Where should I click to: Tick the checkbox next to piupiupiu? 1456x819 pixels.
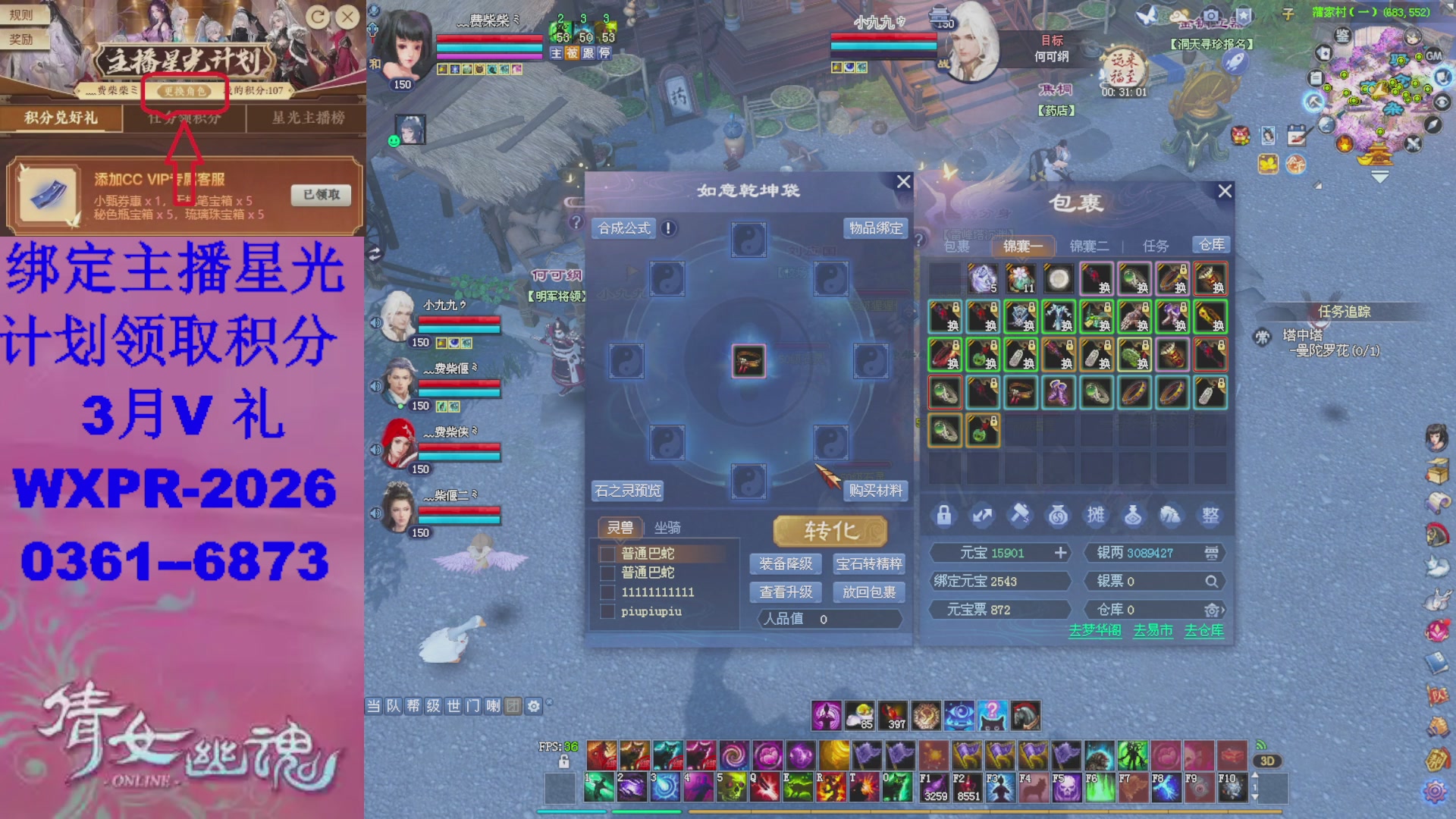point(607,611)
